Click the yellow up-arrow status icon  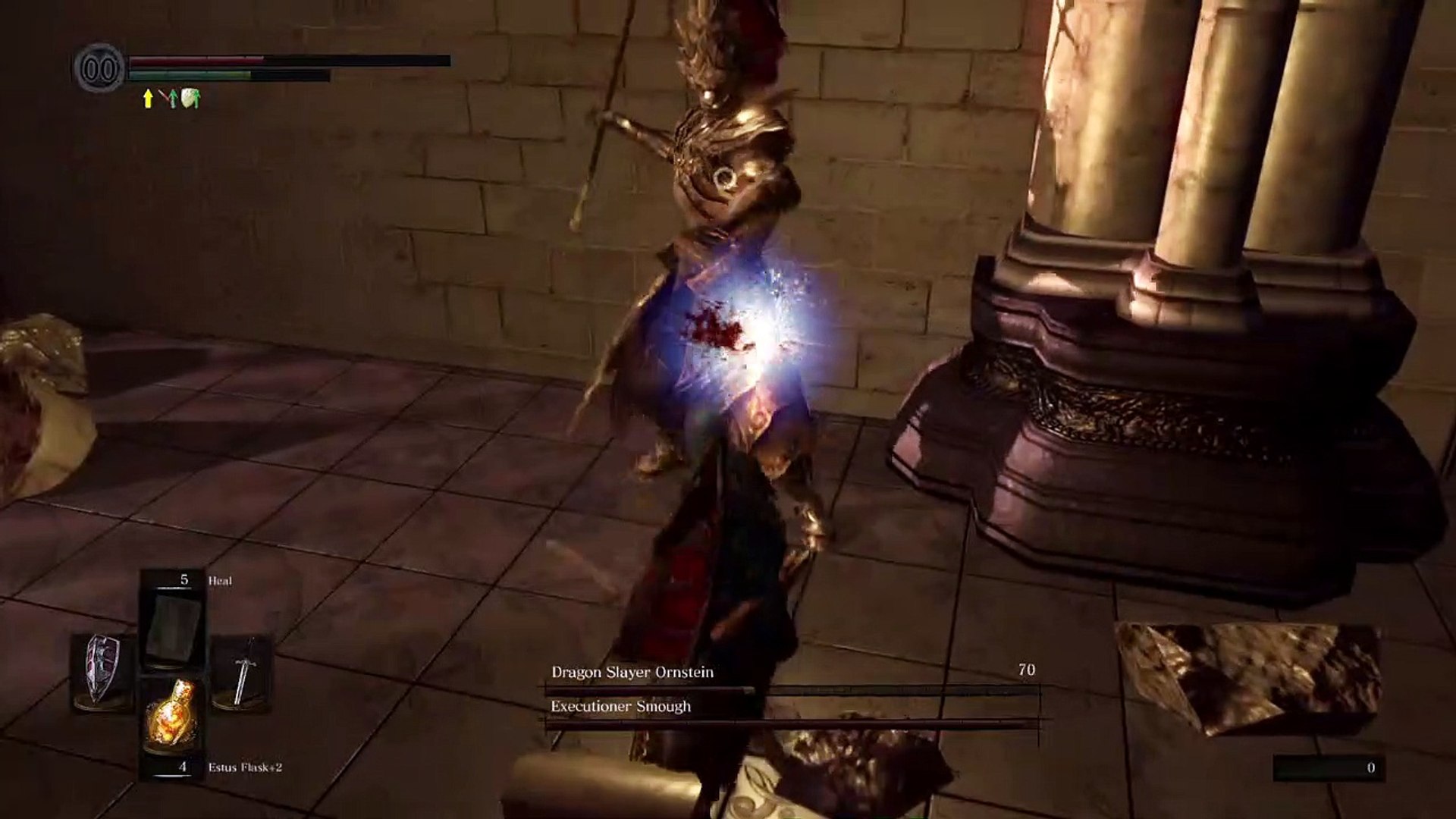(x=149, y=99)
